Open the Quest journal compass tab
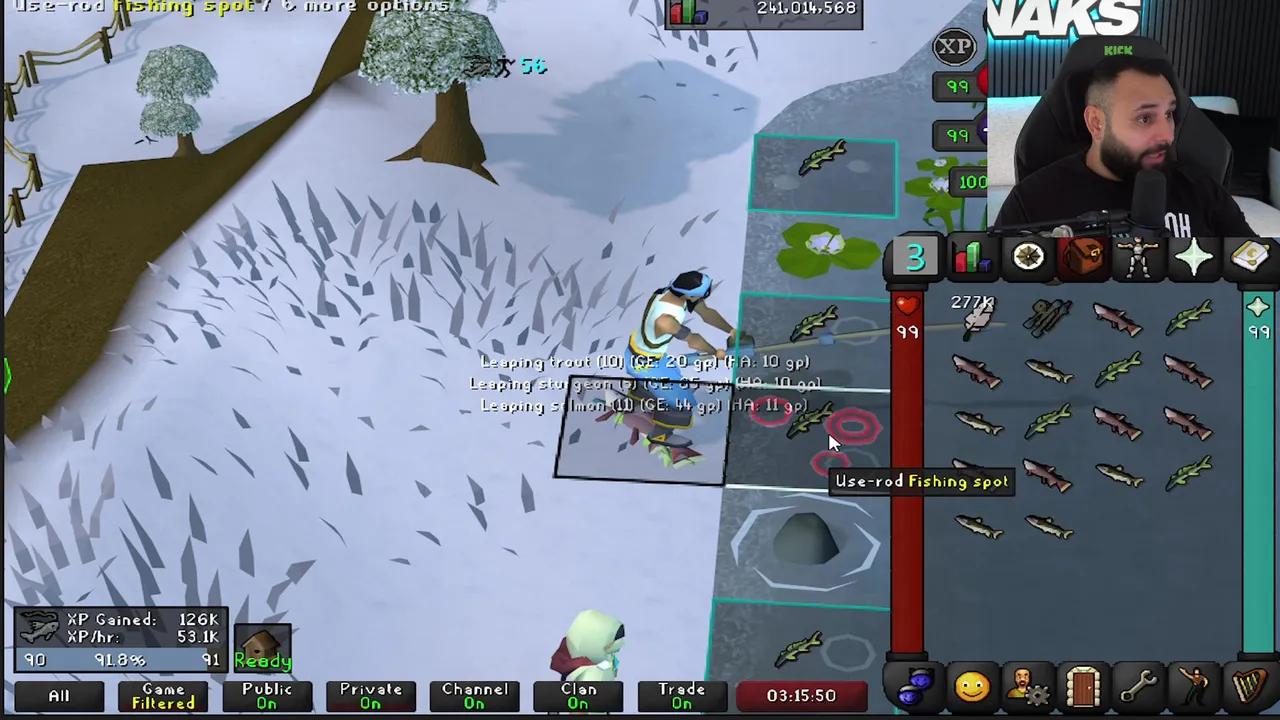The image size is (1280, 720). click(x=1029, y=258)
